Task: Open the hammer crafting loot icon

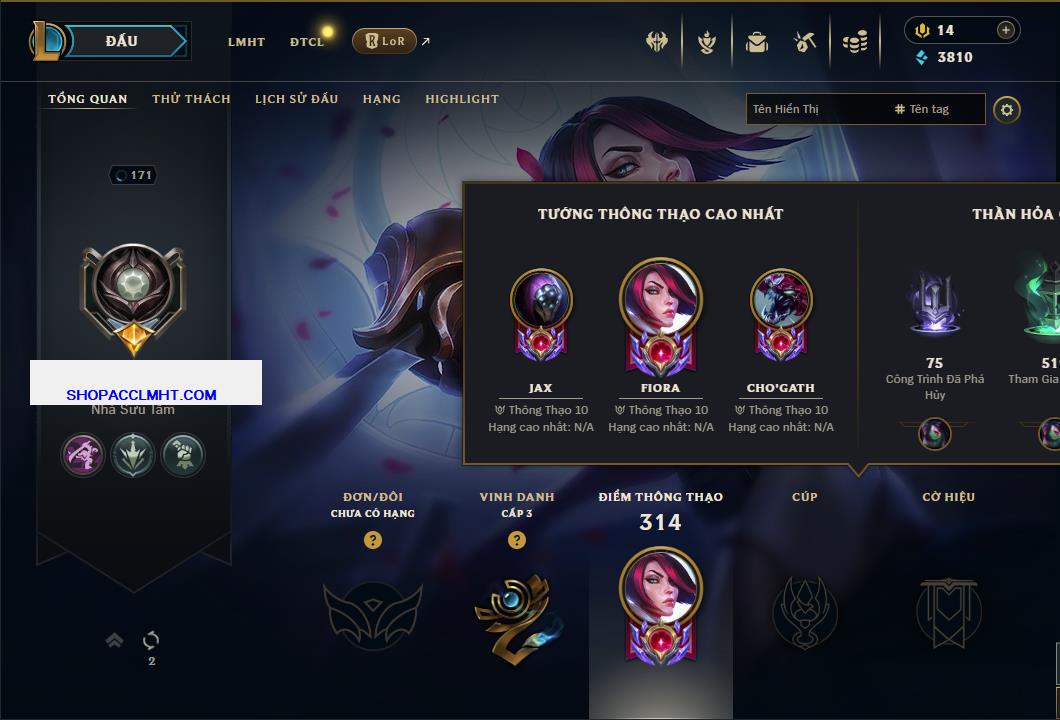Action: coord(805,42)
